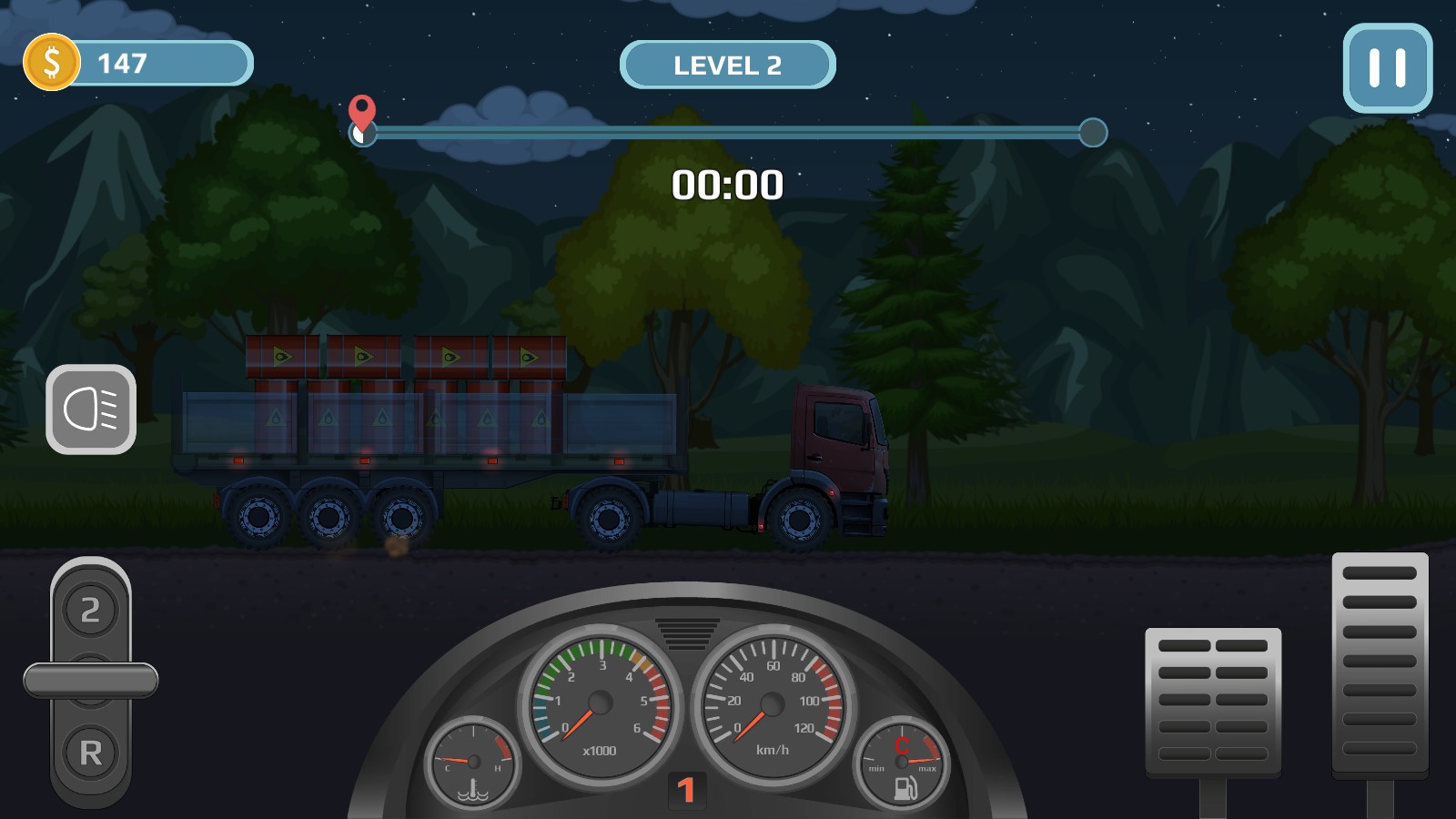This screenshot has width=1456, height=819.
Task: Open the pause menu icon
Action: (x=1386, y=69)
